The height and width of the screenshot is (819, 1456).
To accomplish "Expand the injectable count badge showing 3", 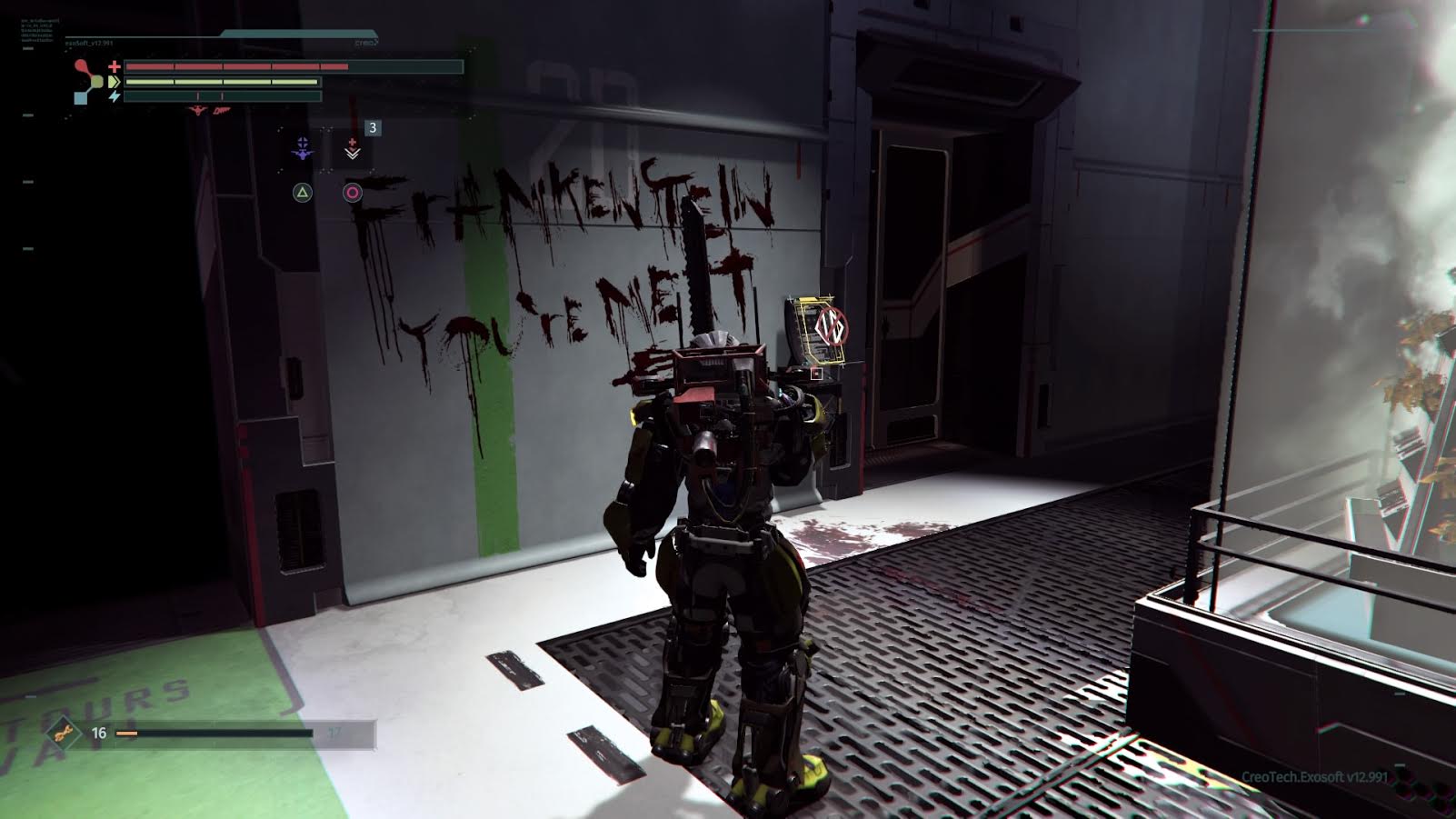I will (x=373, y=127).
